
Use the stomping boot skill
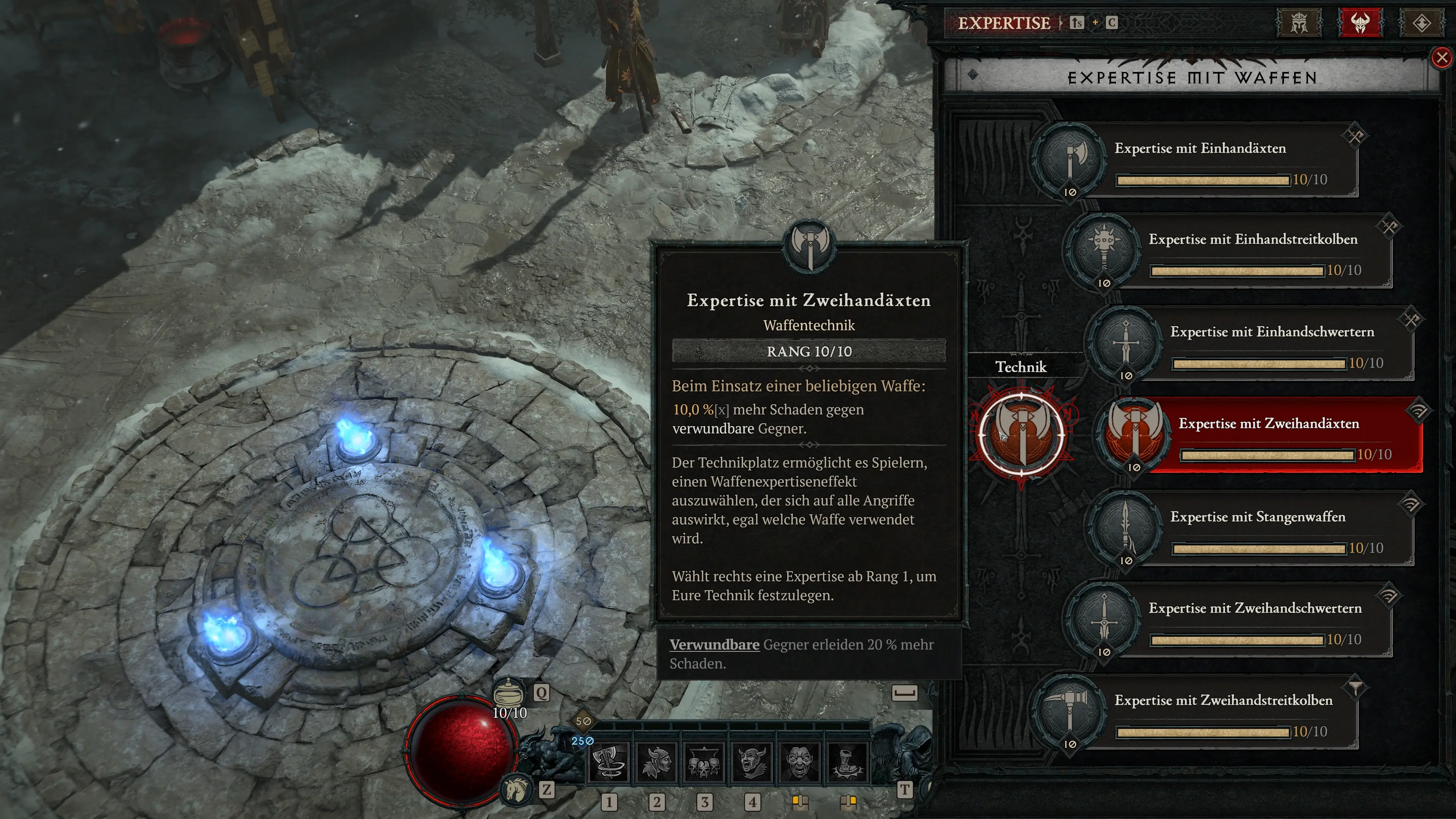pos(847,761)
